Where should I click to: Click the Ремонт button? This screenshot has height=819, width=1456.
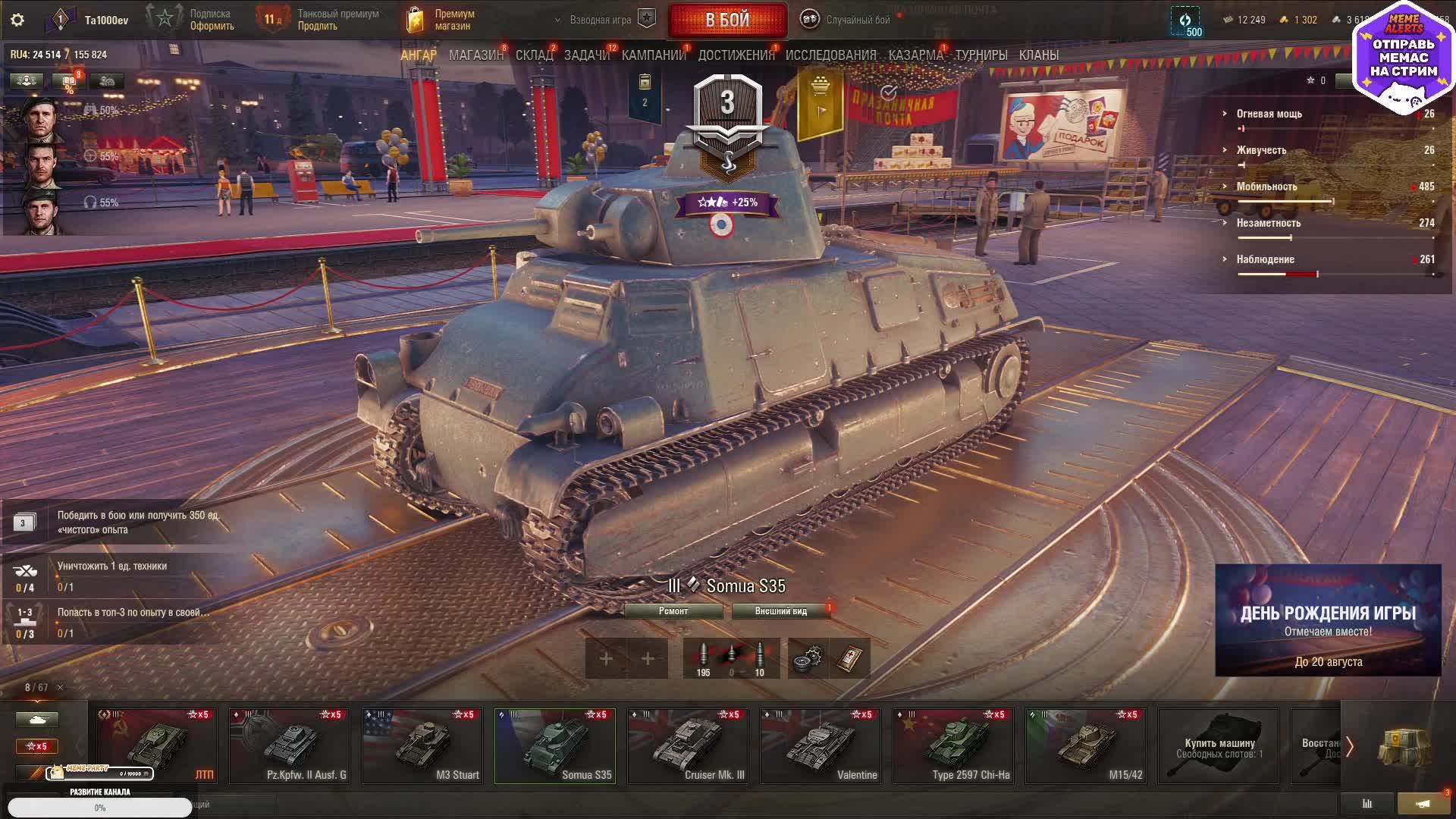coord(673,611)
